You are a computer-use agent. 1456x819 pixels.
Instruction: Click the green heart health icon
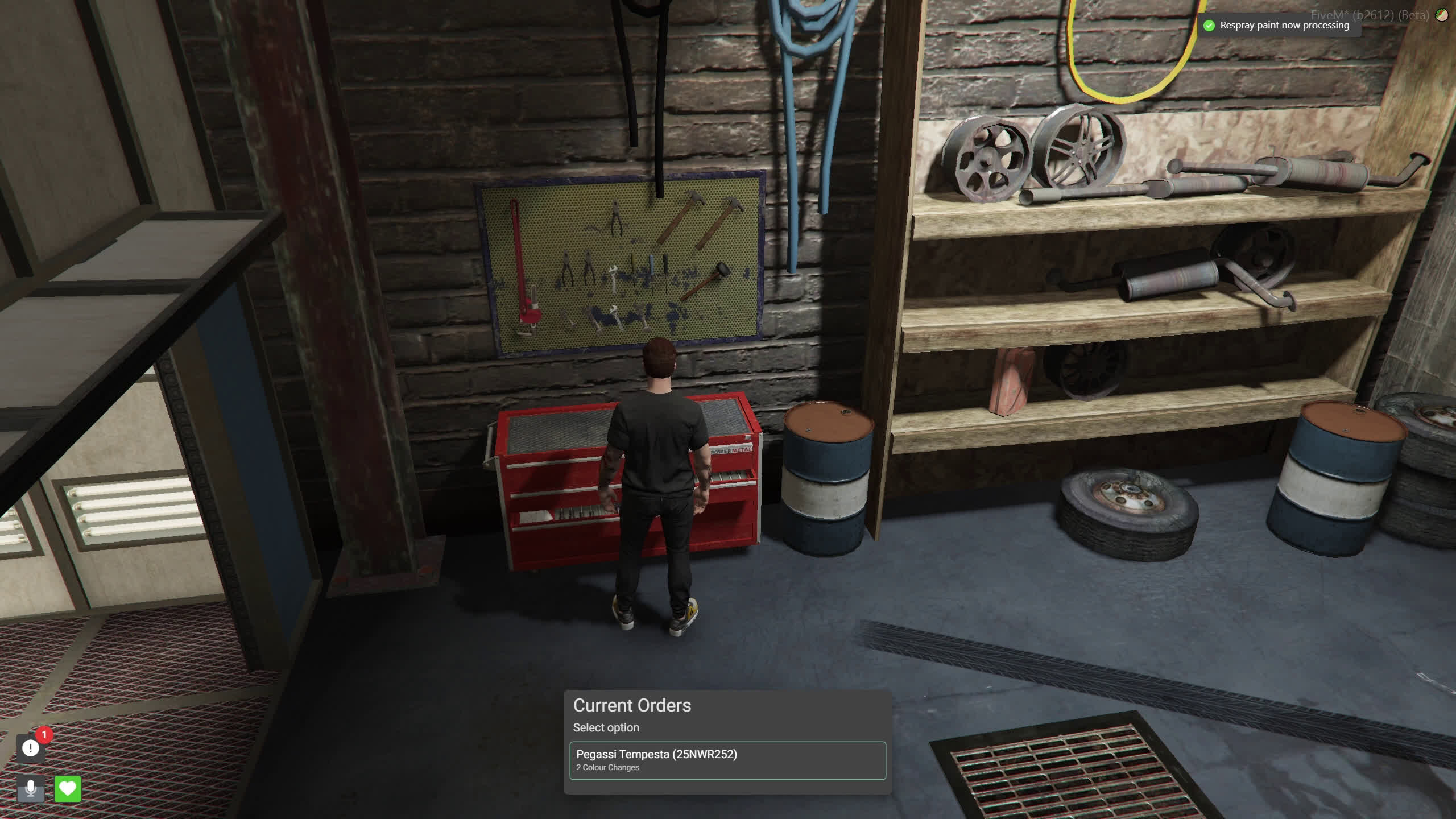pyautogui.click(x=68, y=788)
